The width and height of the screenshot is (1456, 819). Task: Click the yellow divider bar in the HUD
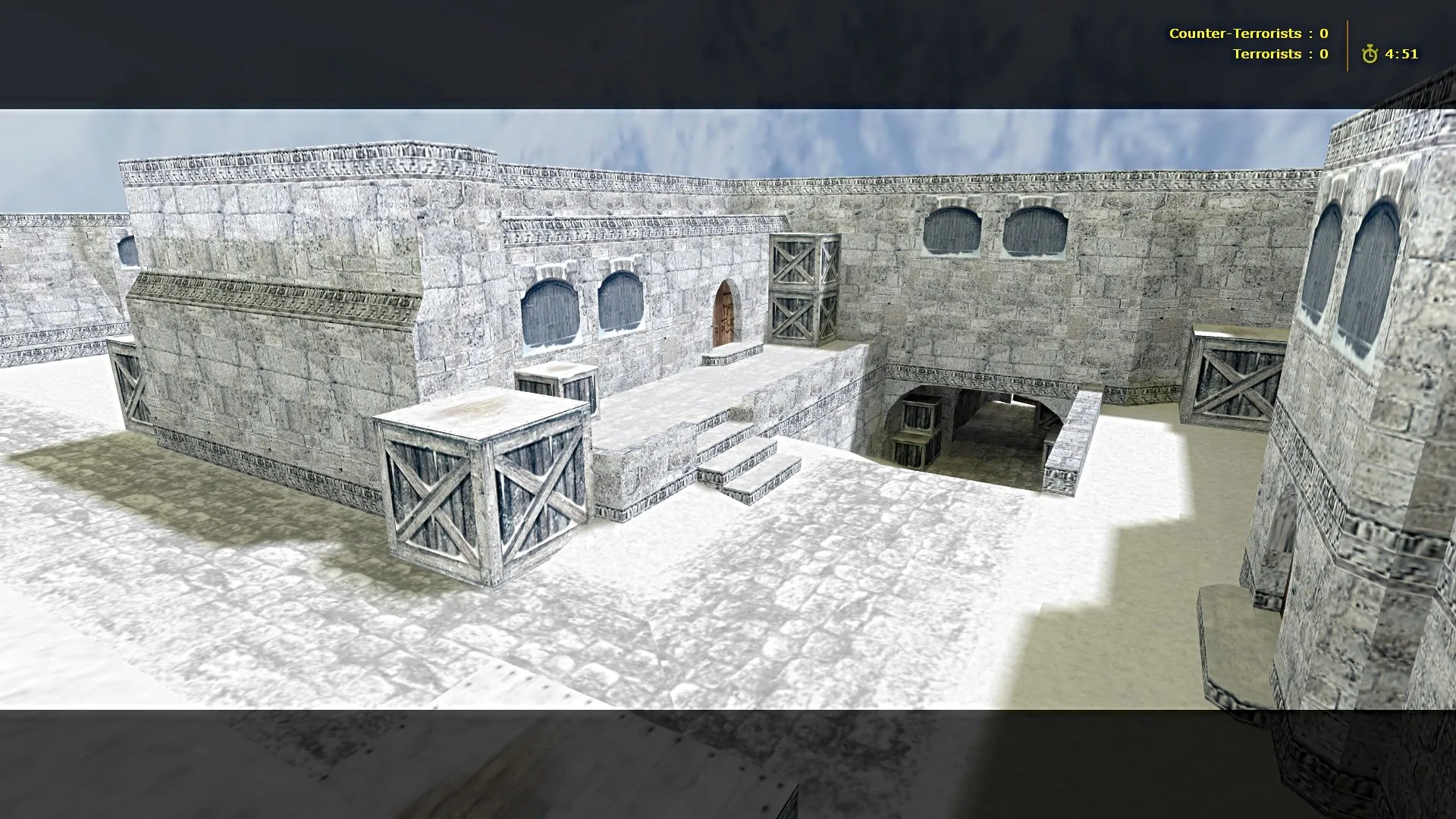coord(1346,44)
